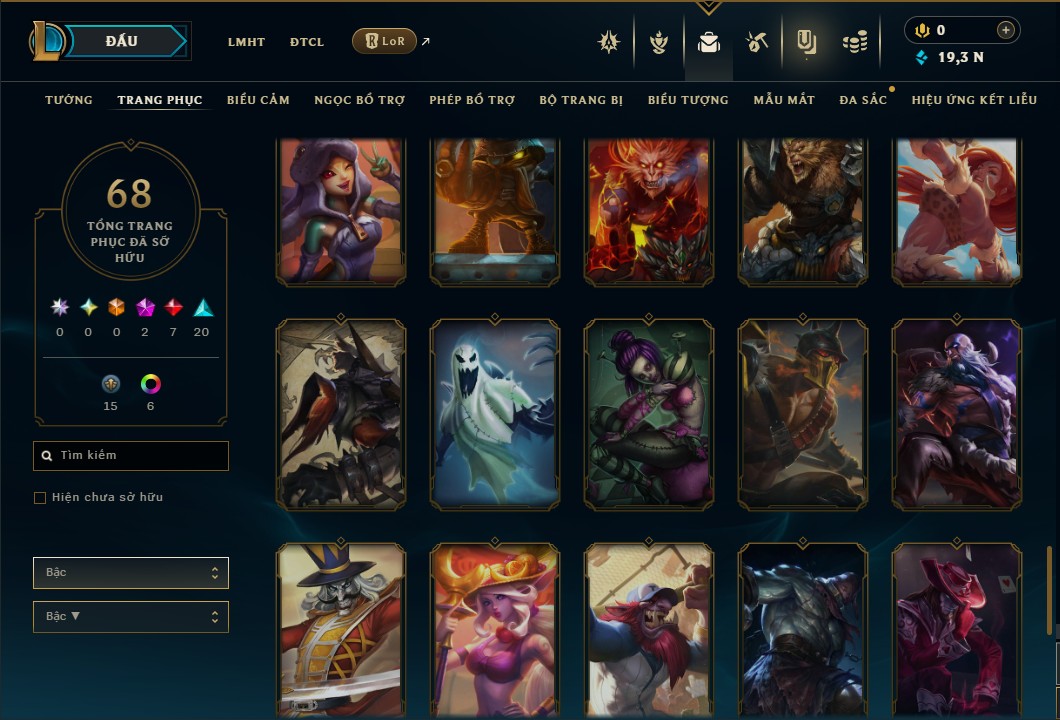This screenshot has height=720, width=1060.
Task: Tick the Hiện chưa sở hữu checkbox
Action: coord(40,498)
